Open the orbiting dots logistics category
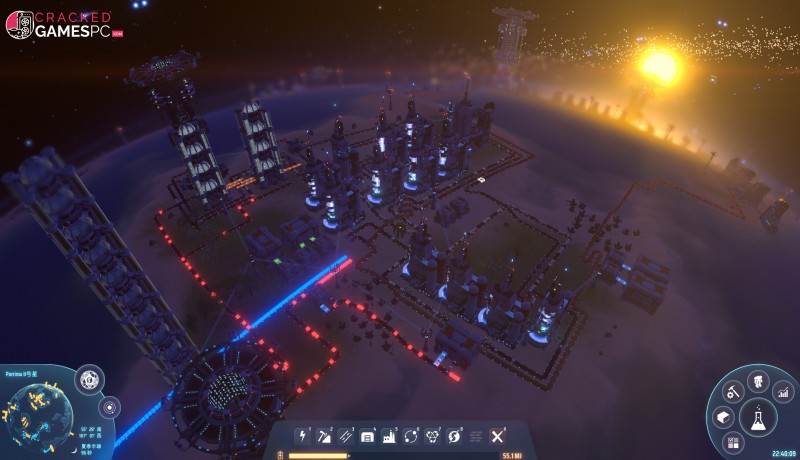 [411, 436]
